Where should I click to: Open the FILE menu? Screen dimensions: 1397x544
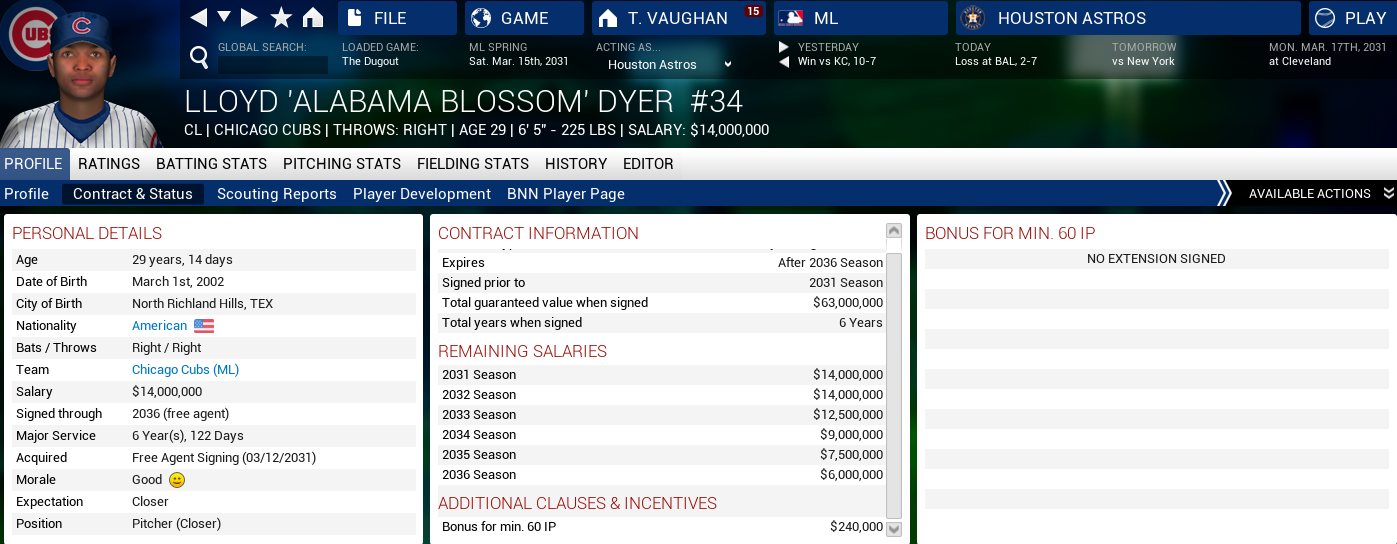[x=397, y=18]
